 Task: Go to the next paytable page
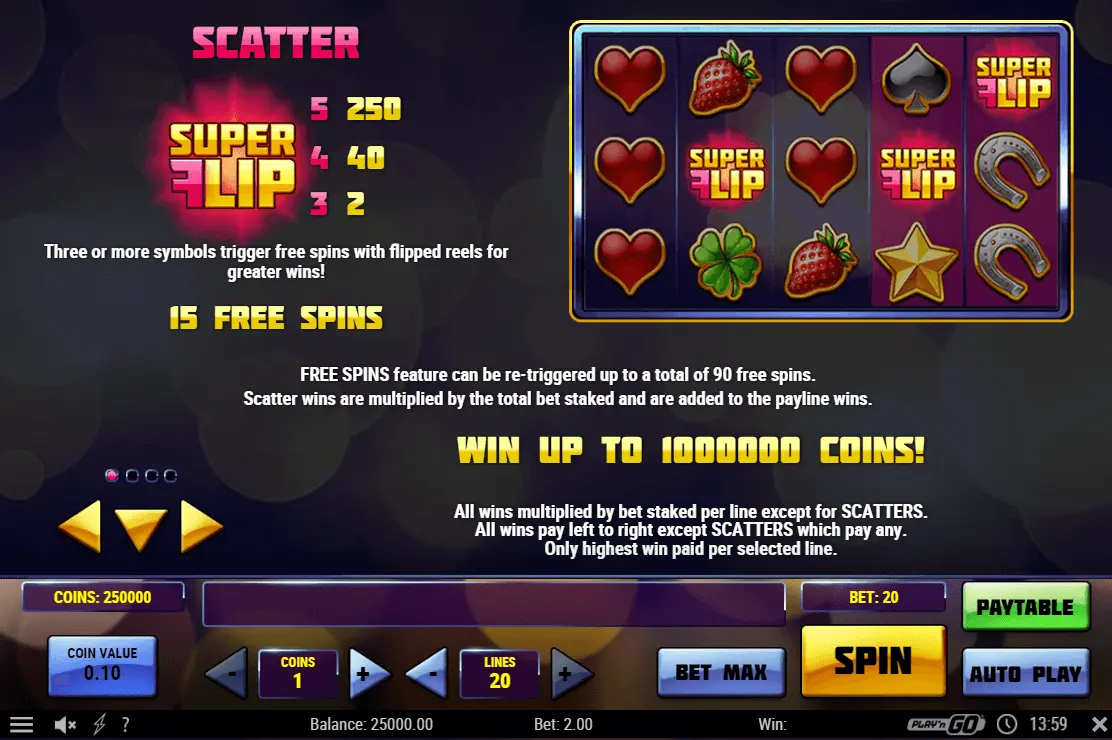tap(200, 526)
